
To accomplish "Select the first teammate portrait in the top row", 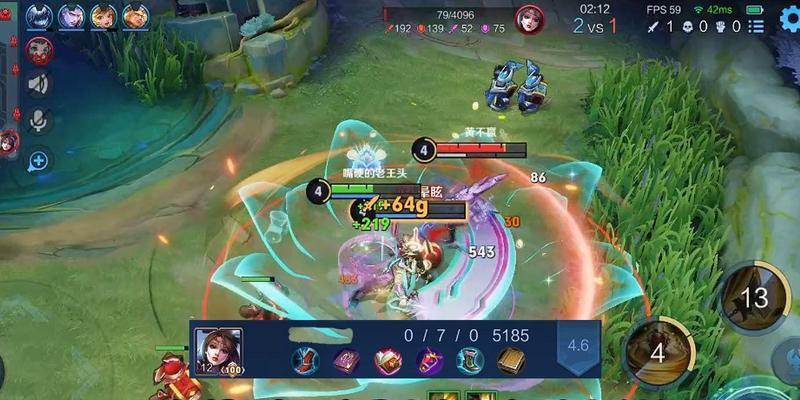I will tap(39, 15).
